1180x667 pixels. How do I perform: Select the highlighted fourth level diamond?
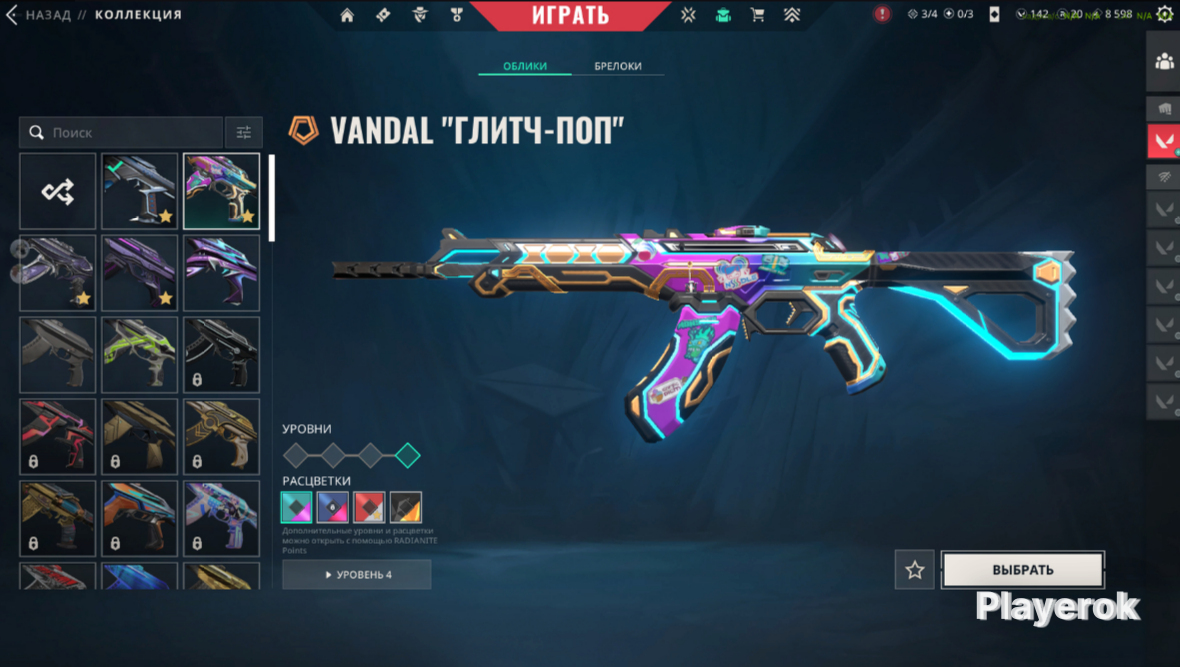point(407,456)
